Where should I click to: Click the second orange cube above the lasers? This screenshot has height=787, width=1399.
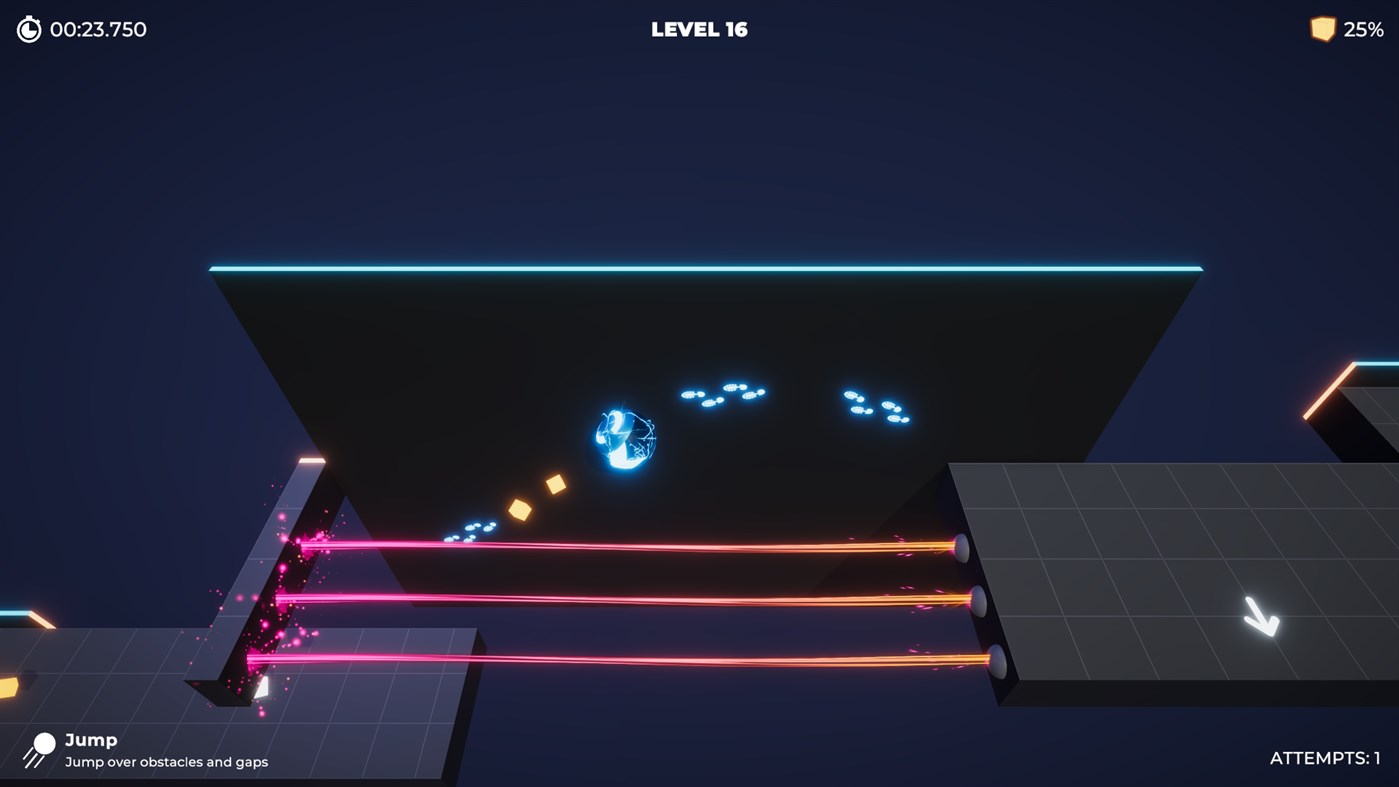(x=519, y=511)
